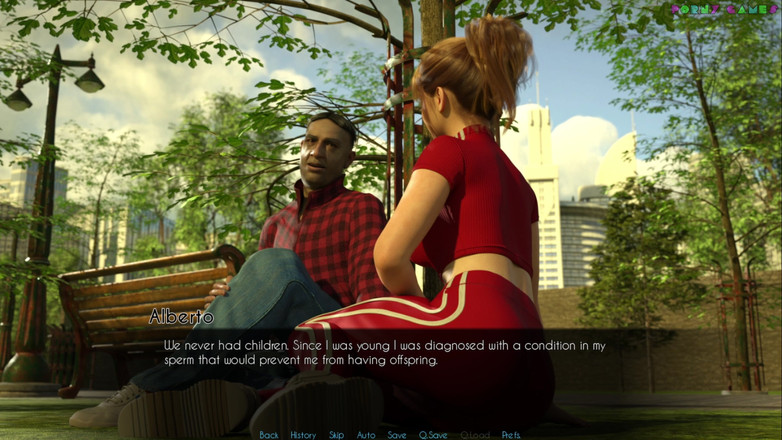The width and height of the screenshot is (782, 440).
Task: Open the Prefs preferences screen
Action: (511, 435)
